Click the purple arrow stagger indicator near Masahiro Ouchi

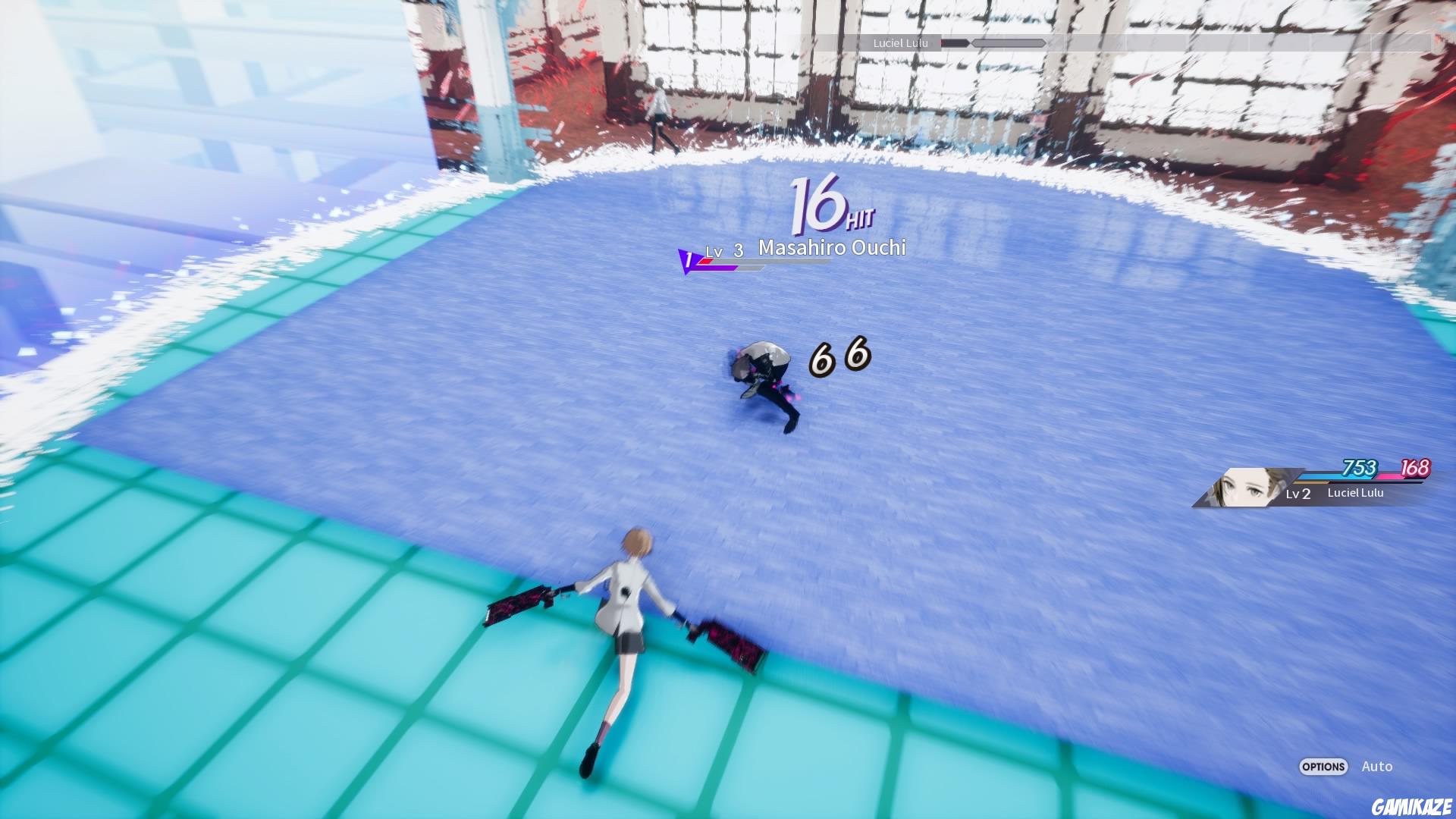tap(687, 262)
